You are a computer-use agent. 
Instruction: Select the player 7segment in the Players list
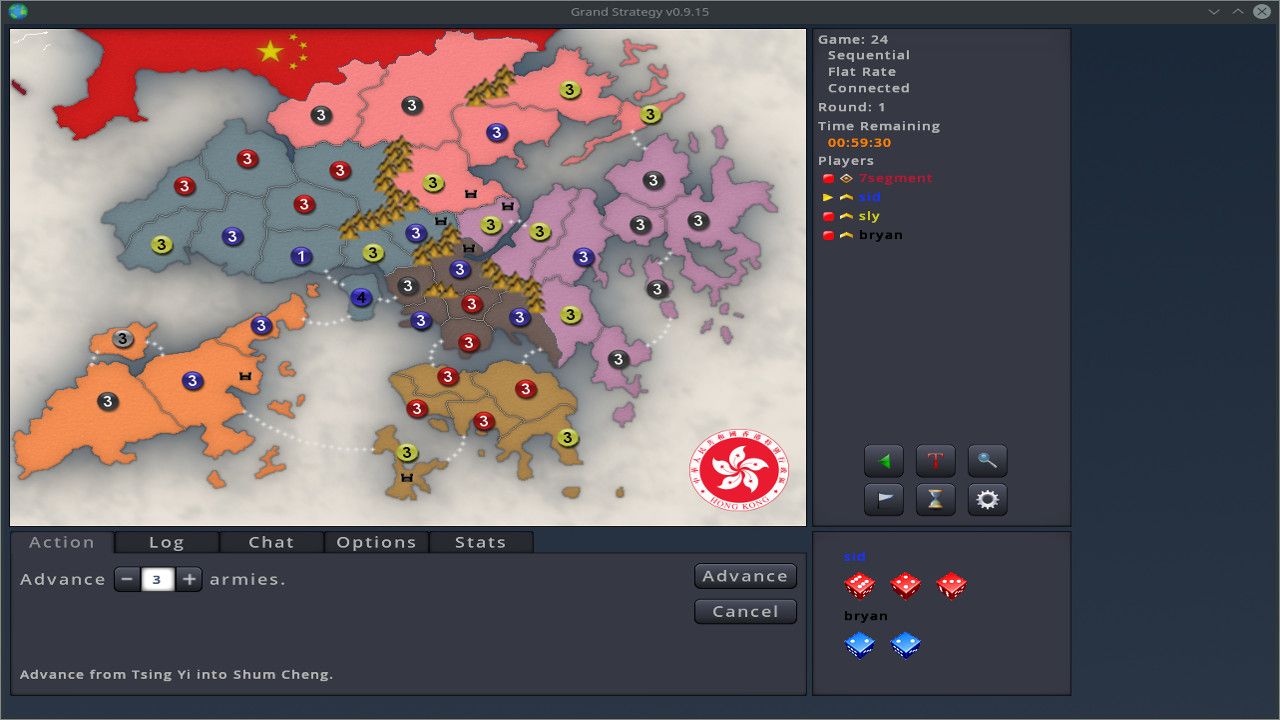point(893,177)
